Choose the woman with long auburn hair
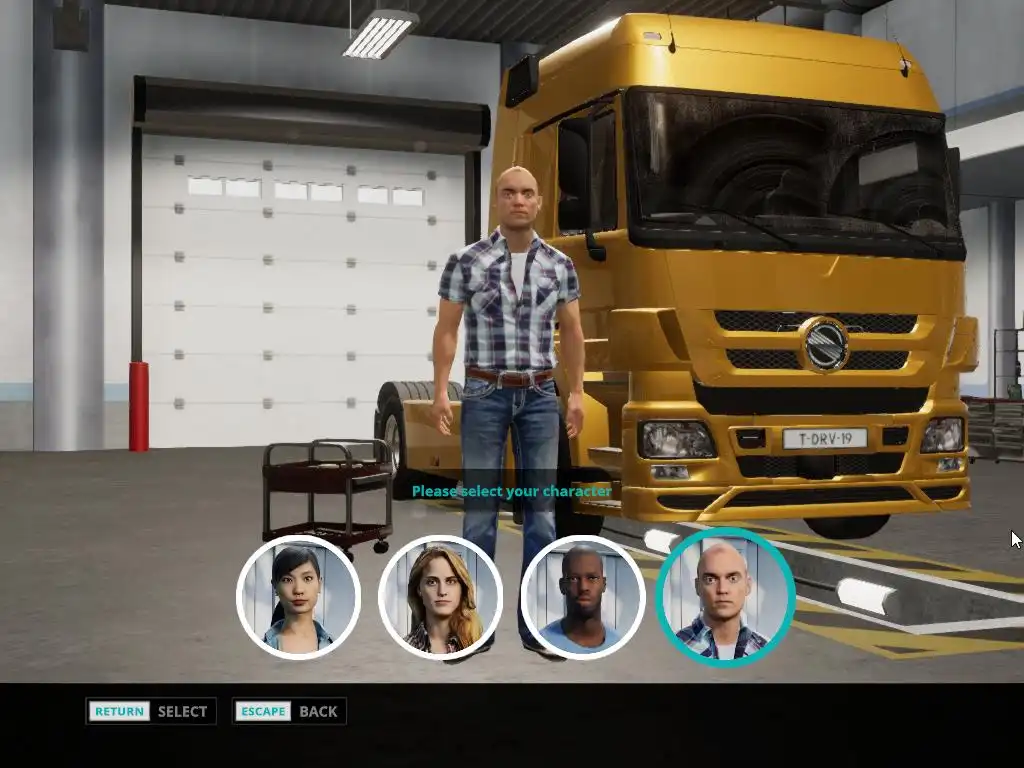The width and height of the screenshot is (1024, 768). (440, 597)
